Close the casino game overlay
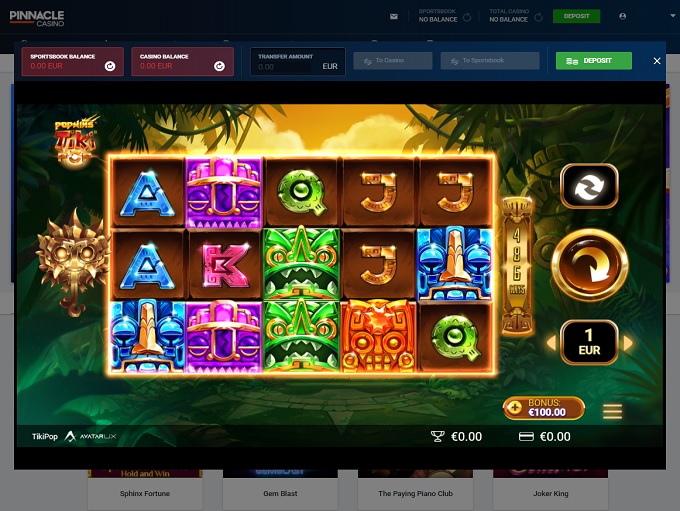 pyautogui.click(x=657, y=61)
